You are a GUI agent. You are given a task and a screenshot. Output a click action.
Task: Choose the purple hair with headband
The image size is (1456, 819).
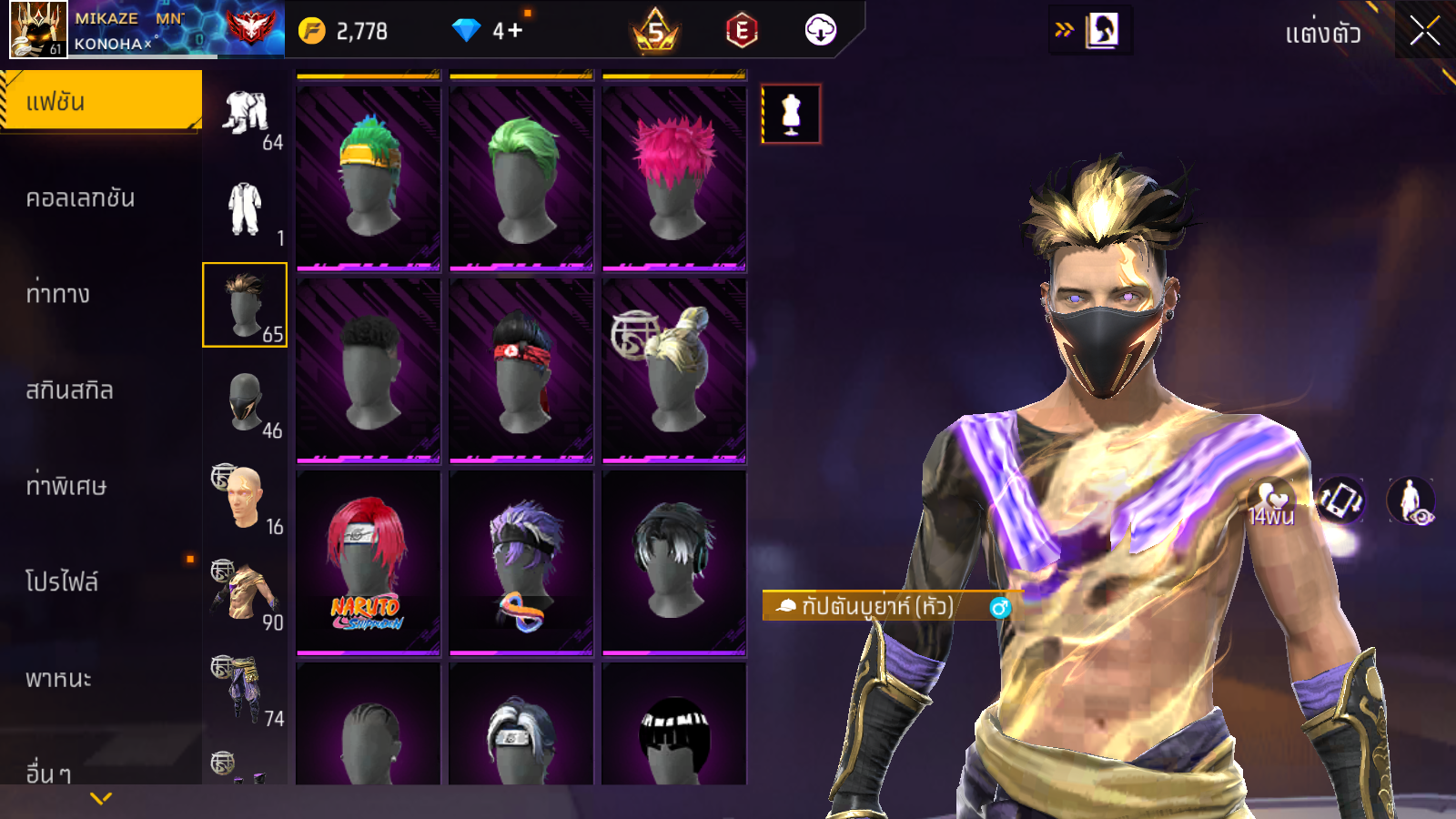tap(521, 561)
